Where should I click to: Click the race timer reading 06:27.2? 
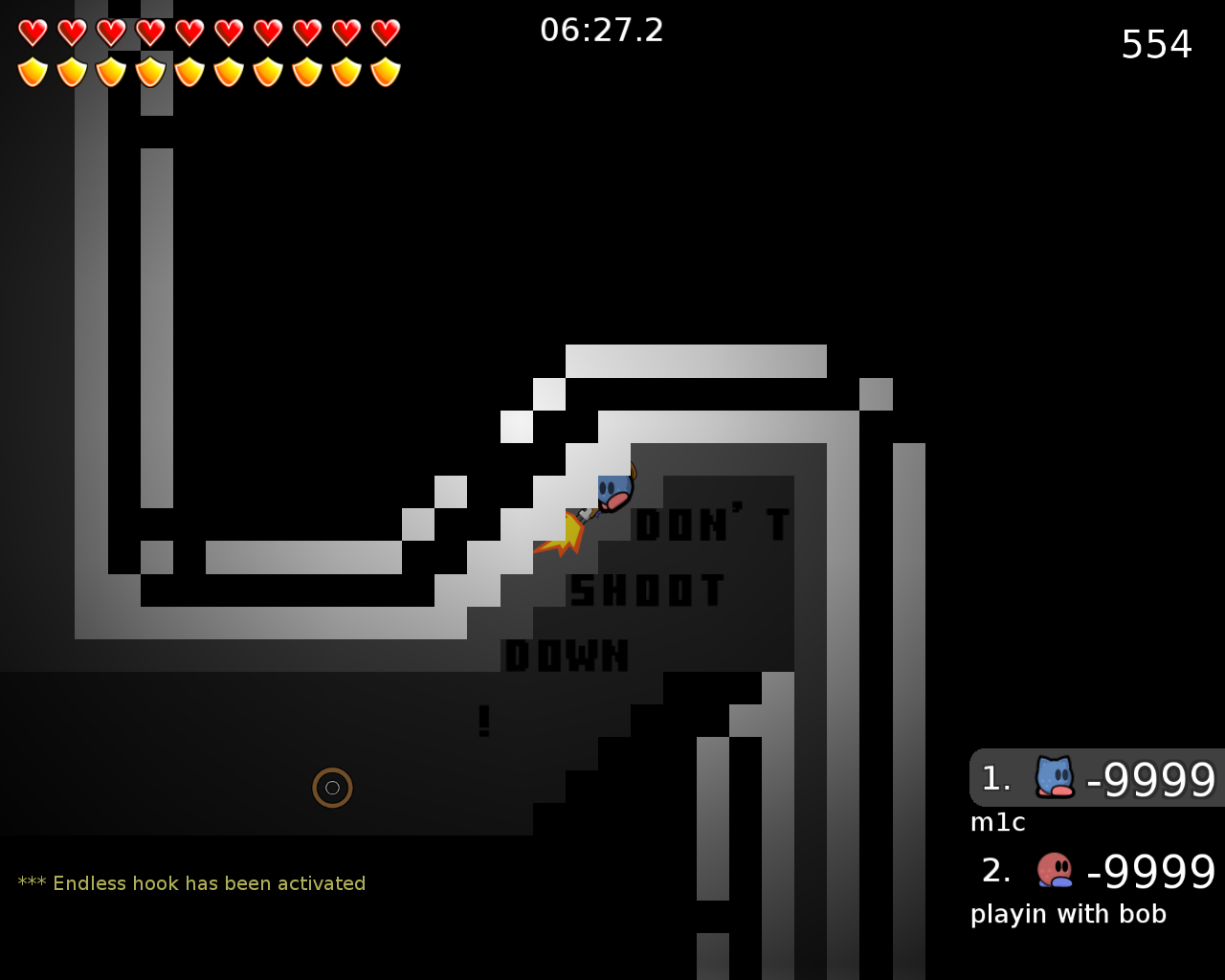[x=602, y=30]
